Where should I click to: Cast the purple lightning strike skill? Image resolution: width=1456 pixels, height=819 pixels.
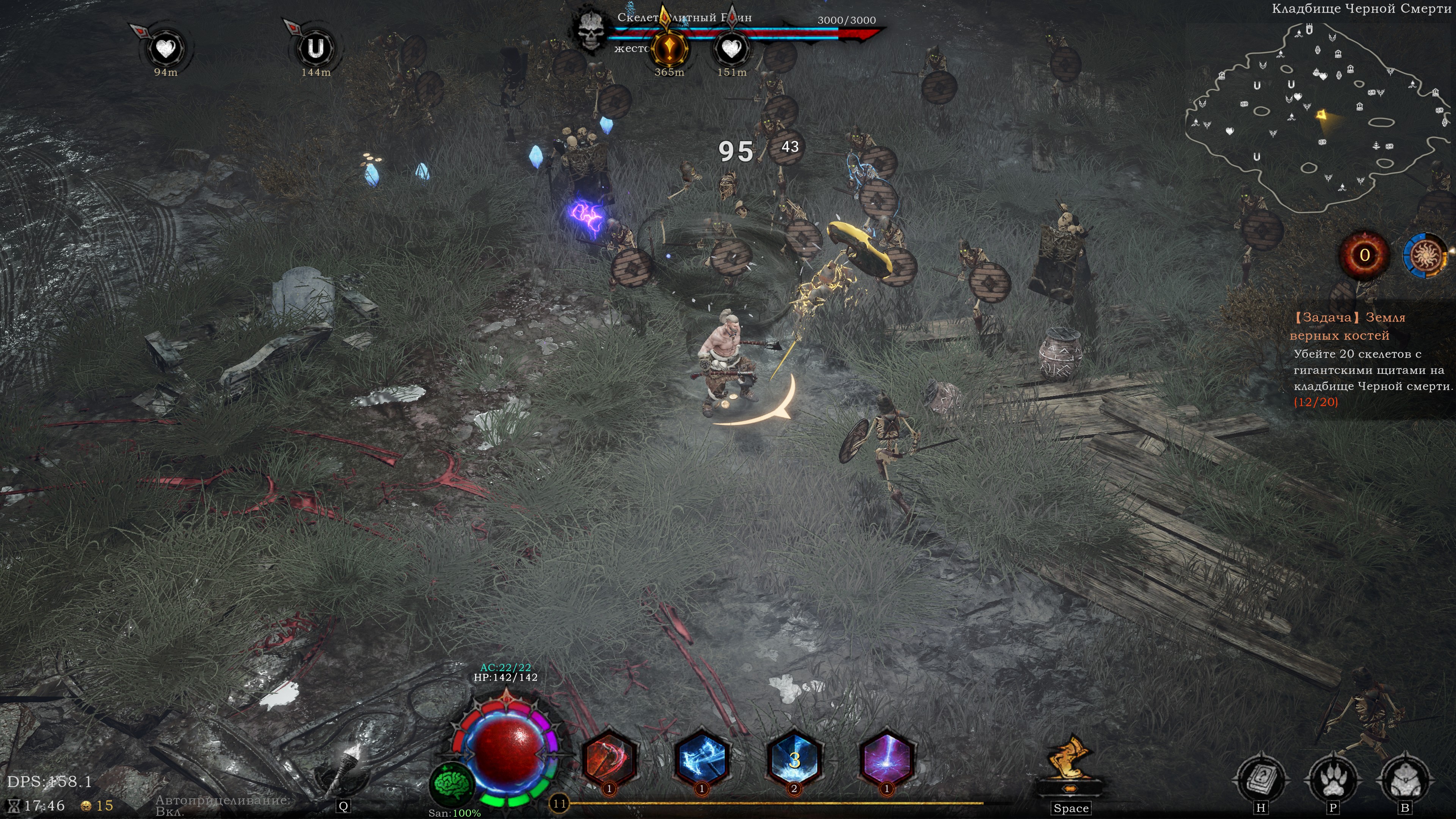pos(886,759)
